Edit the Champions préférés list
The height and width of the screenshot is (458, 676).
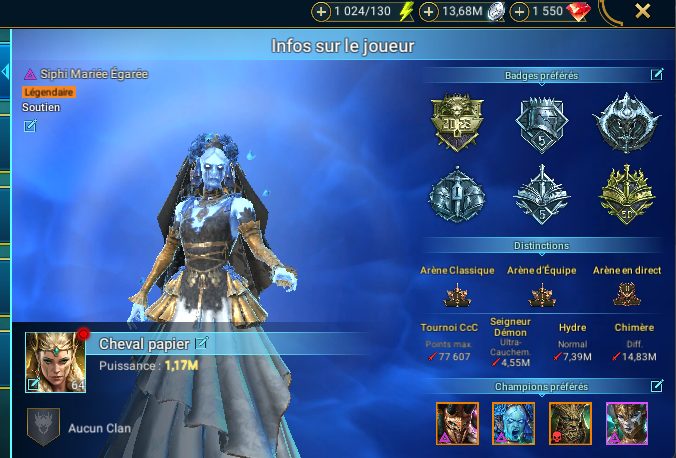pos(657,386)
